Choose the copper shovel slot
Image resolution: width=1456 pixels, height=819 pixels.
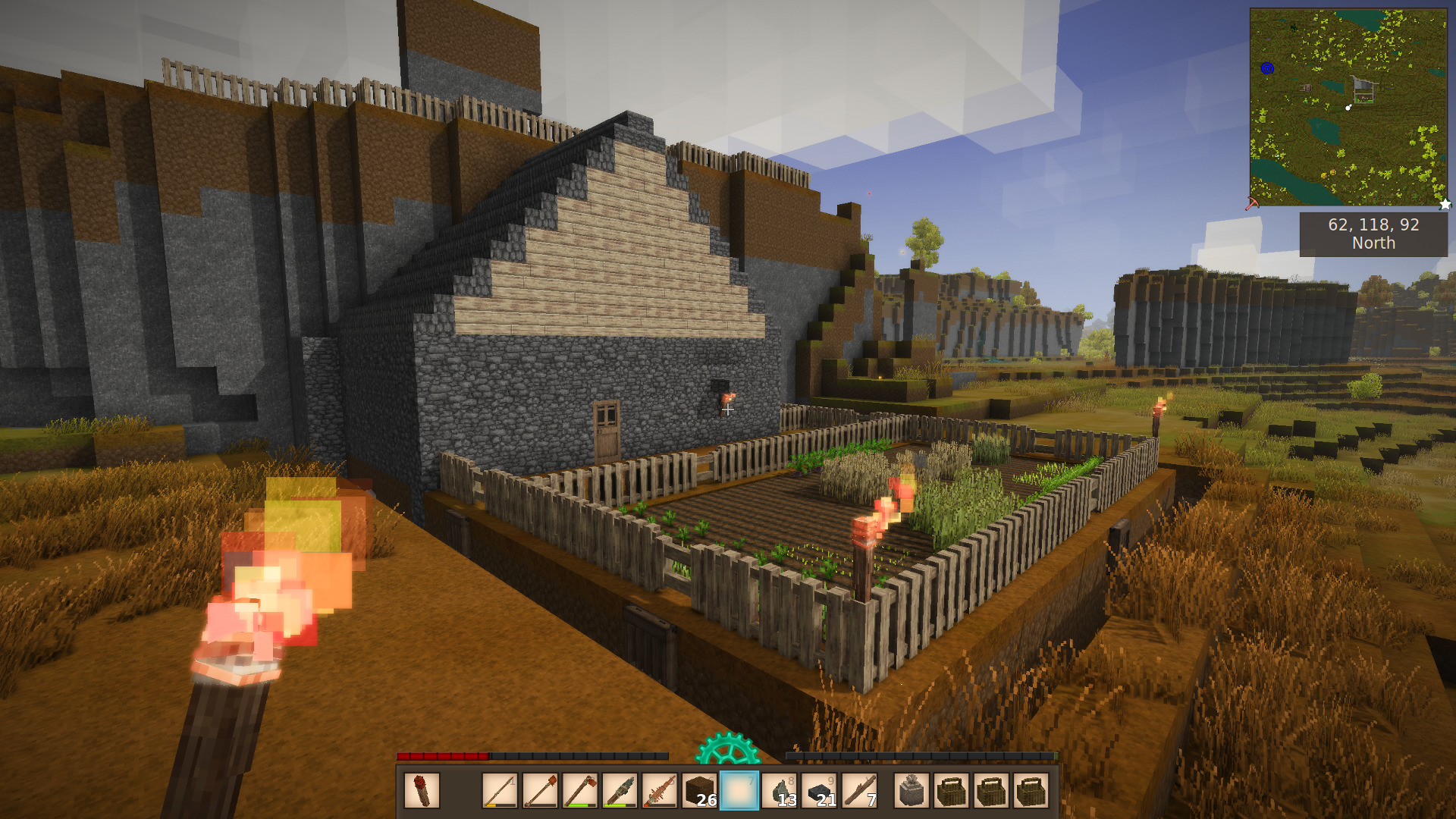click(540, 791)
